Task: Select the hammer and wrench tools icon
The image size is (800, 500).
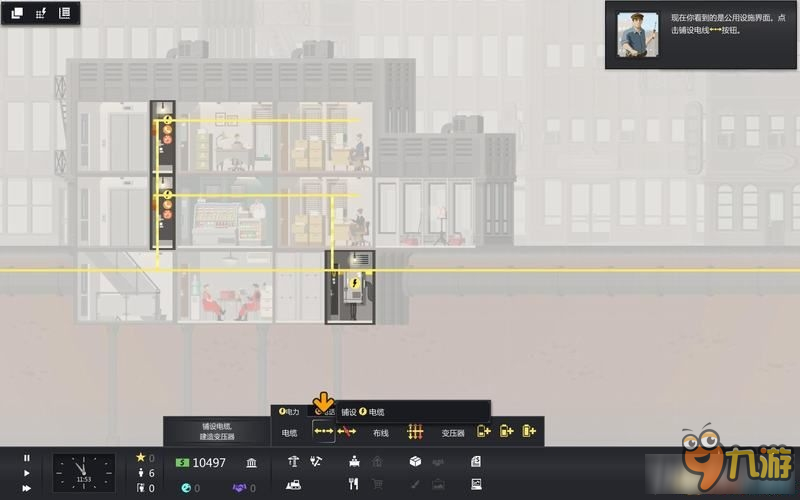Action: coord(316,462)
